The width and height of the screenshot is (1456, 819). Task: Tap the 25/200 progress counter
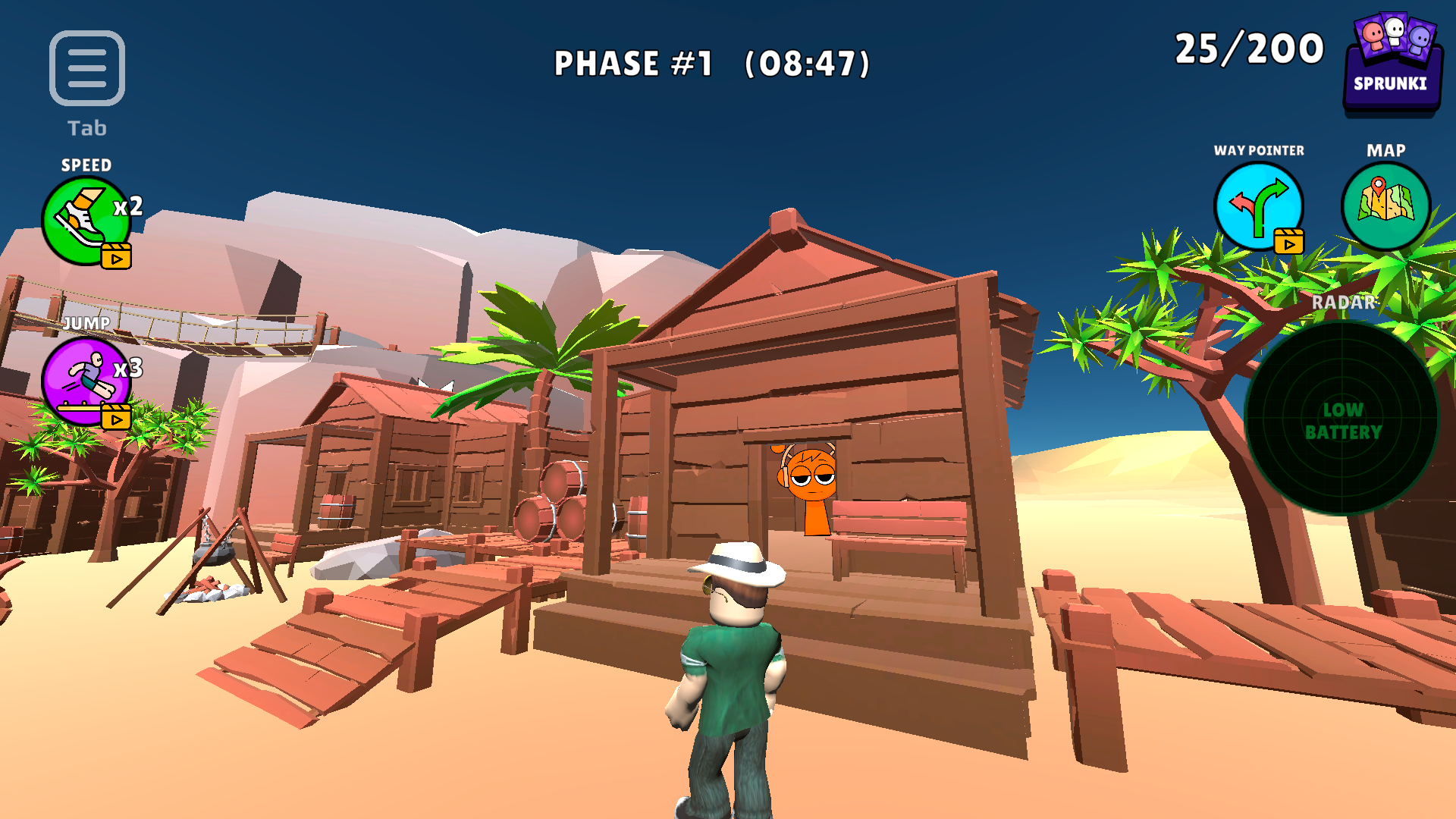coord(1248,49)
